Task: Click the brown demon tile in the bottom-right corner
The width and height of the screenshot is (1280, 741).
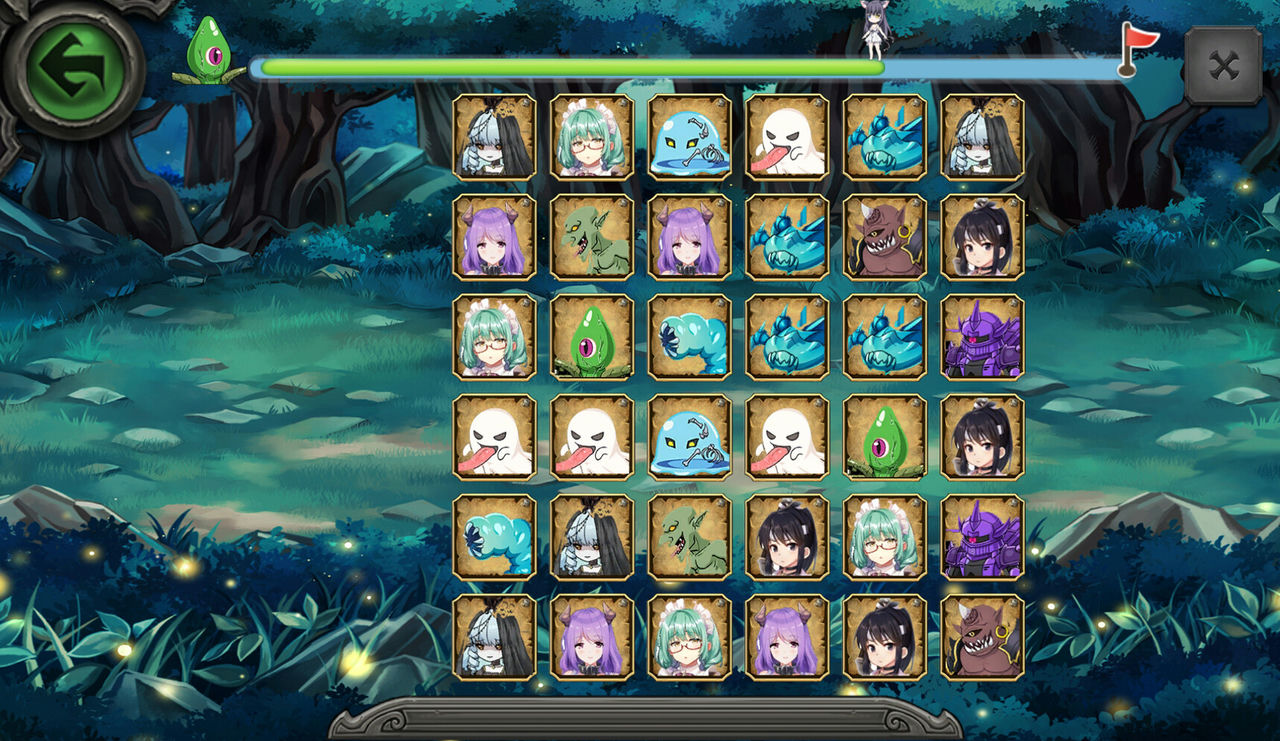Action: click(x=982, y=640)
